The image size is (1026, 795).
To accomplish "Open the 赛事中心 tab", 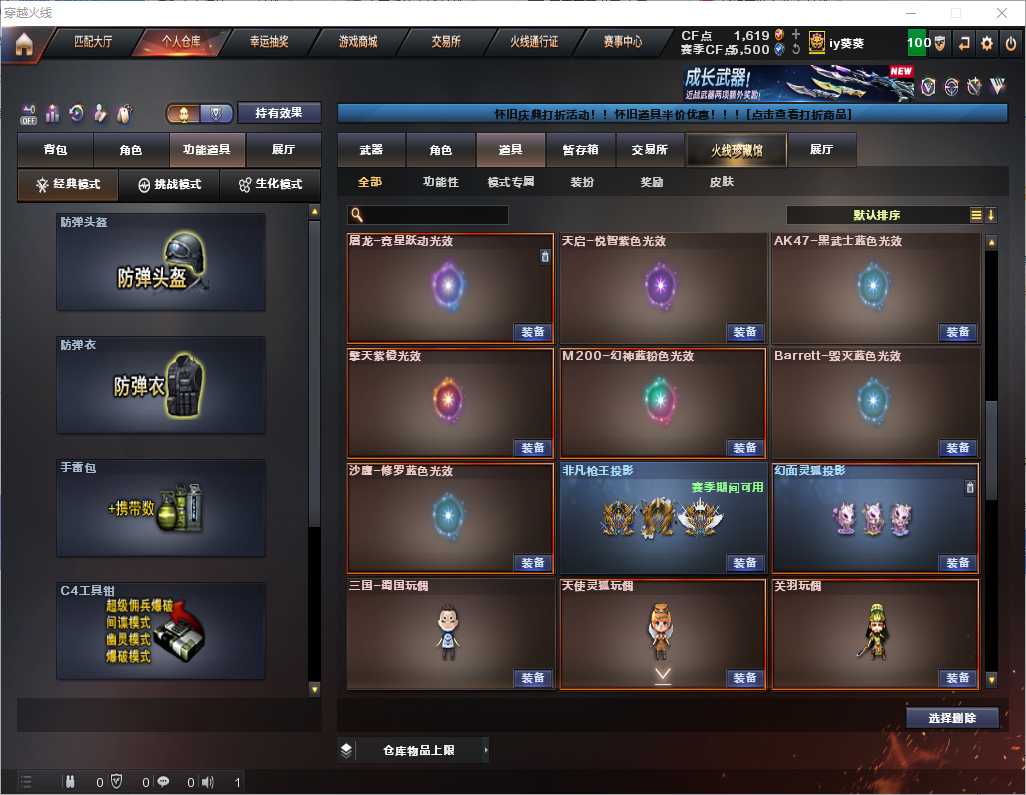I will (622, 42).
